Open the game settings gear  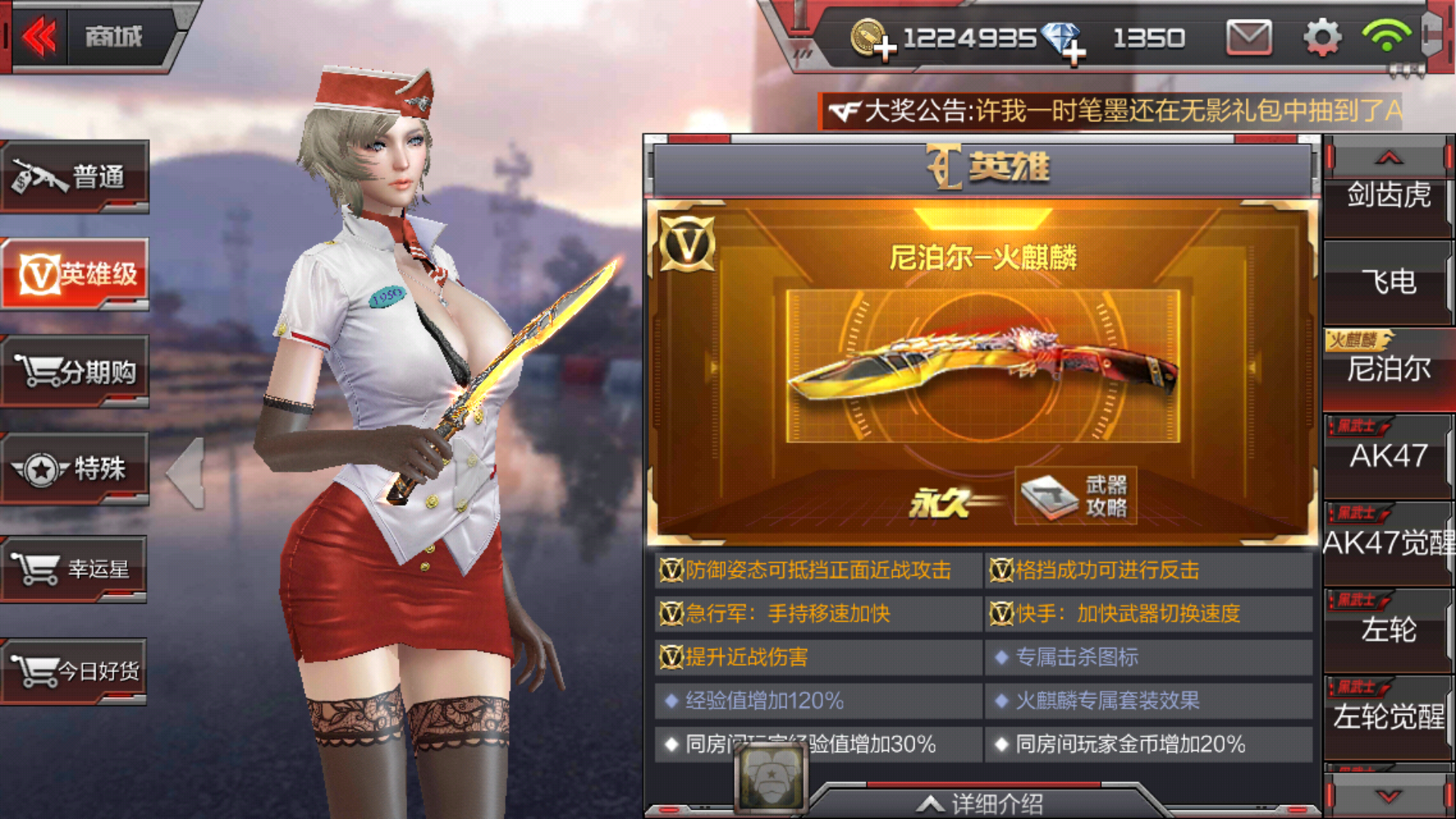point(1321,36)
